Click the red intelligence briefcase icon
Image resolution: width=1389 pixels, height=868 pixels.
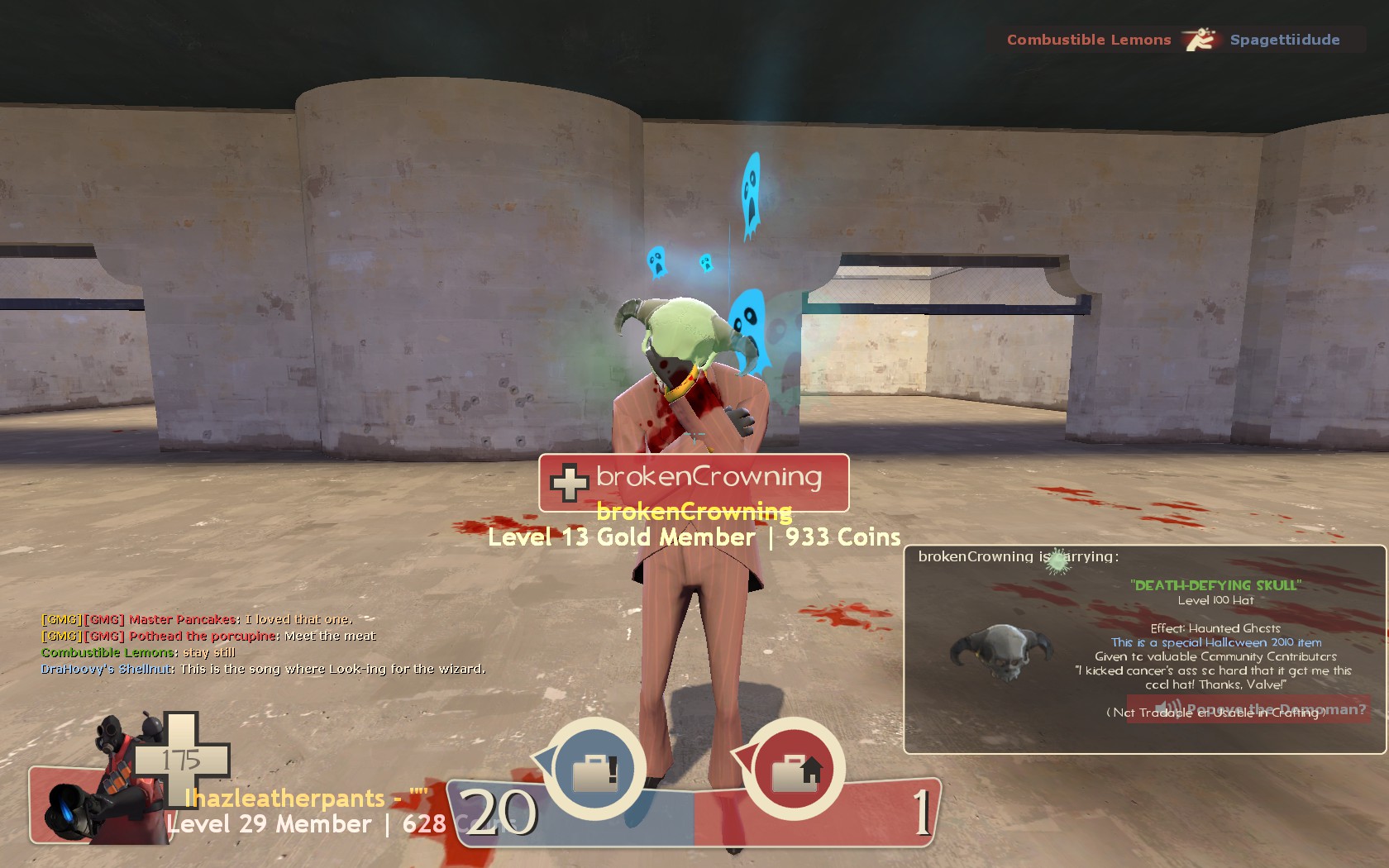pyautogui.click(x=795, y=770)
